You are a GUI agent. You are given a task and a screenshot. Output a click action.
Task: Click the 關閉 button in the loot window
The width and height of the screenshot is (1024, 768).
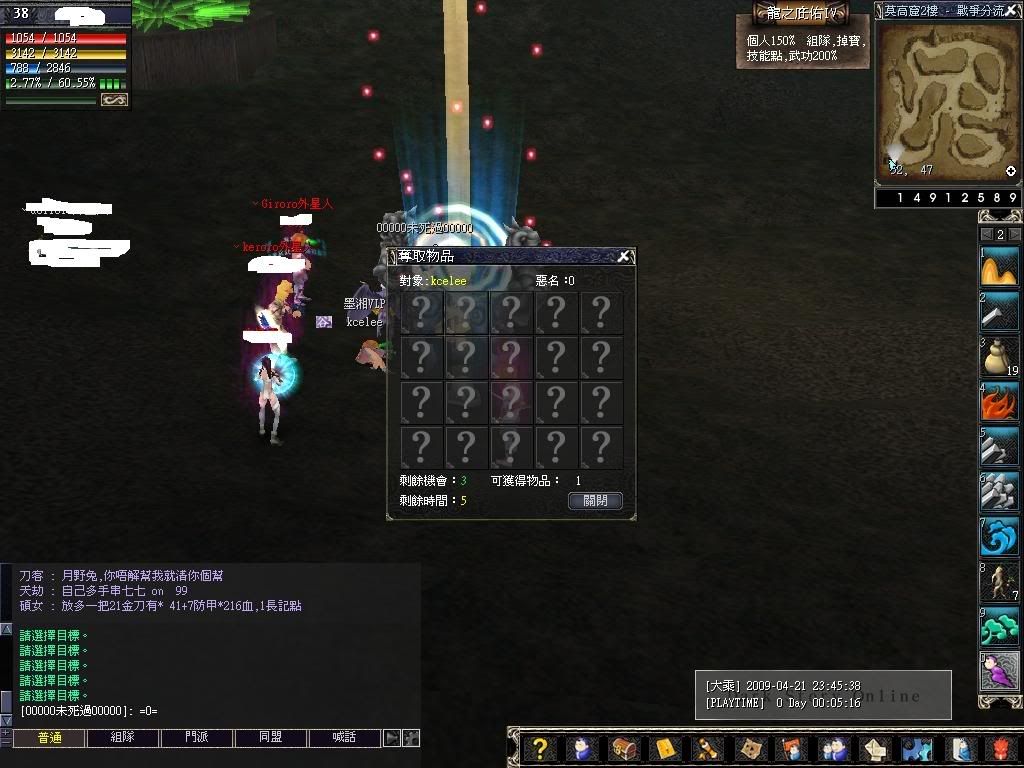point(595,501)
